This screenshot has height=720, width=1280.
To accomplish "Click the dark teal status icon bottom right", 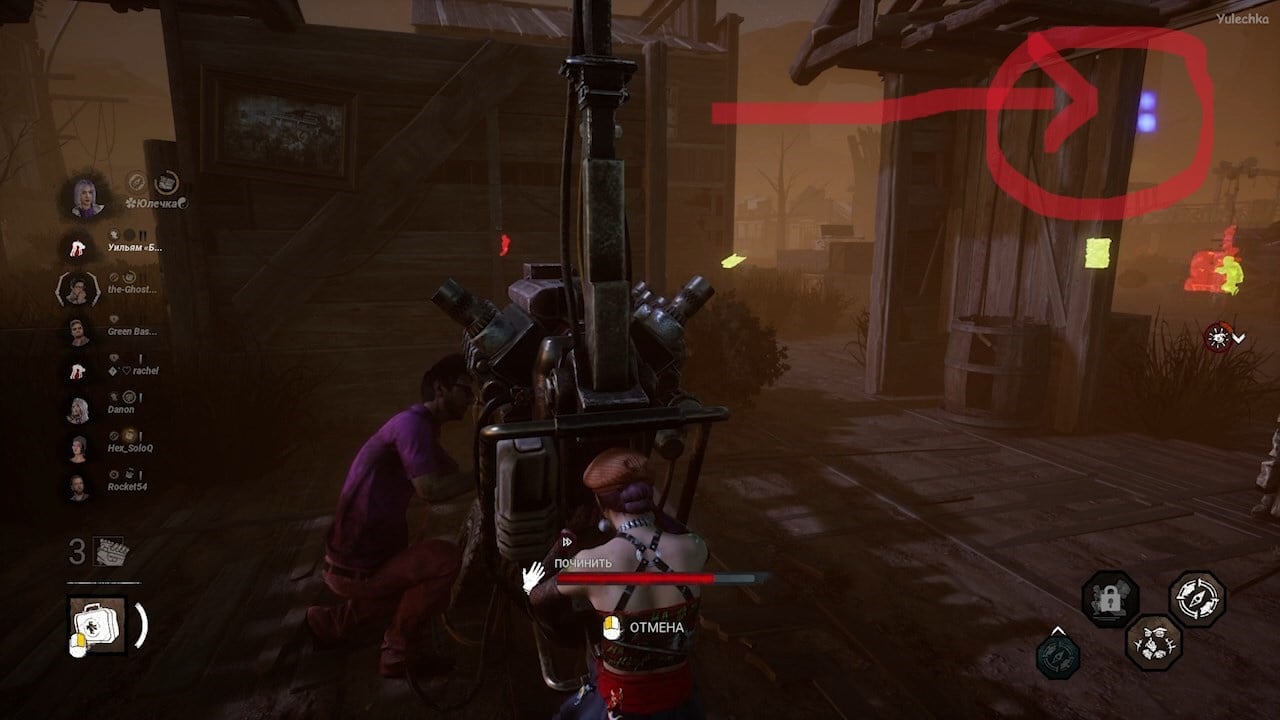I will coord(1058,657).
